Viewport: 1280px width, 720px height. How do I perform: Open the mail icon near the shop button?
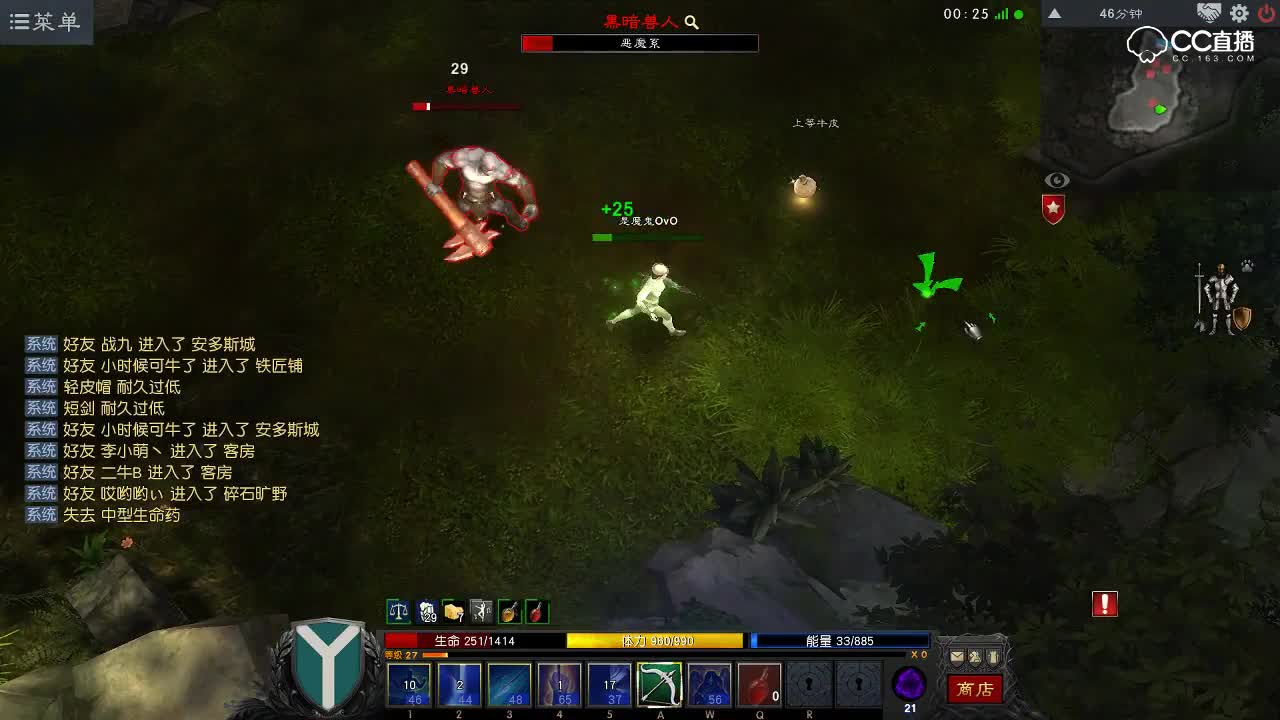[x=957, y=657]
